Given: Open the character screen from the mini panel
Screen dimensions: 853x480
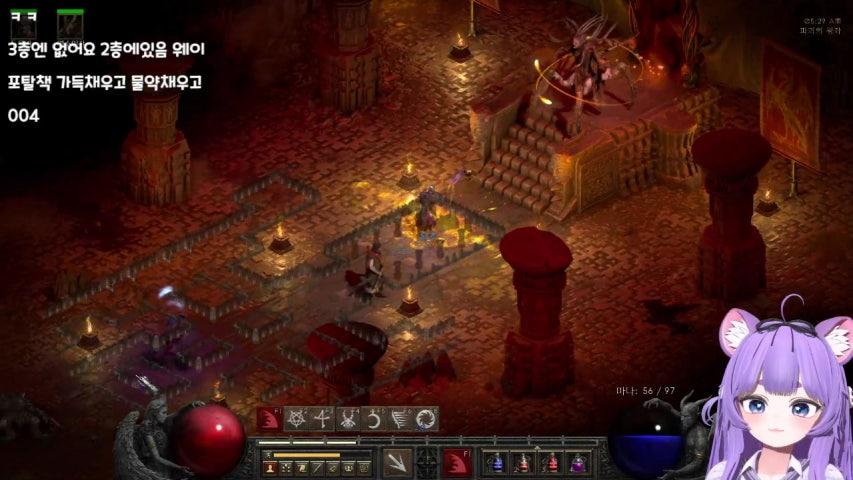Looking at the screenshot, I should coord(270,467).
